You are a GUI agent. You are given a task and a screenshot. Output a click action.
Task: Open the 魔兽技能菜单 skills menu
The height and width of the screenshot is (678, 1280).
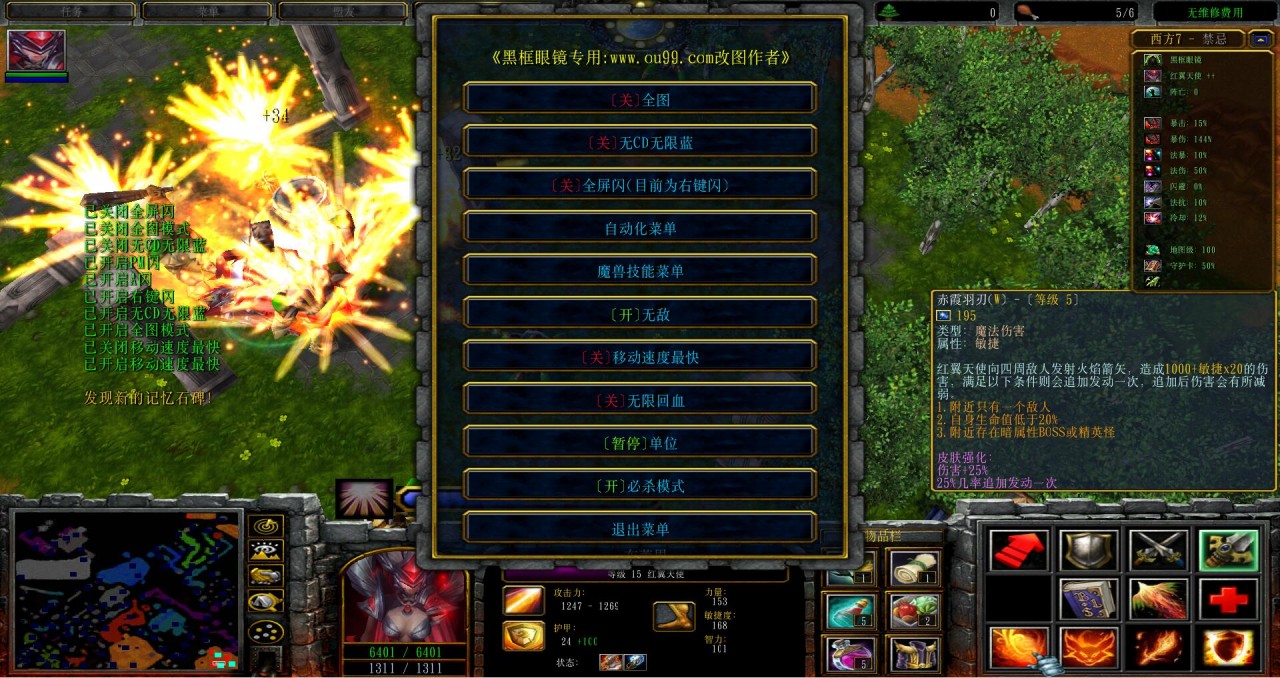(640, 271)
